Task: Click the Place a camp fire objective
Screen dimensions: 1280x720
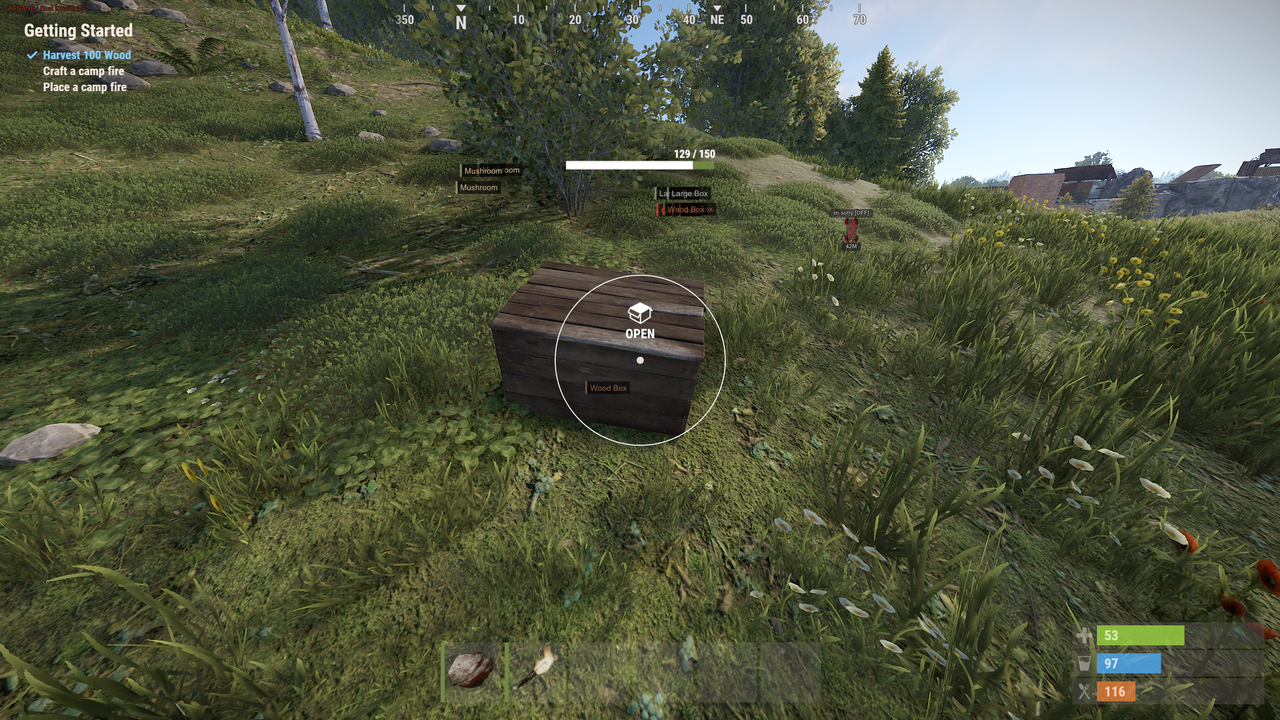Action: 85,88
